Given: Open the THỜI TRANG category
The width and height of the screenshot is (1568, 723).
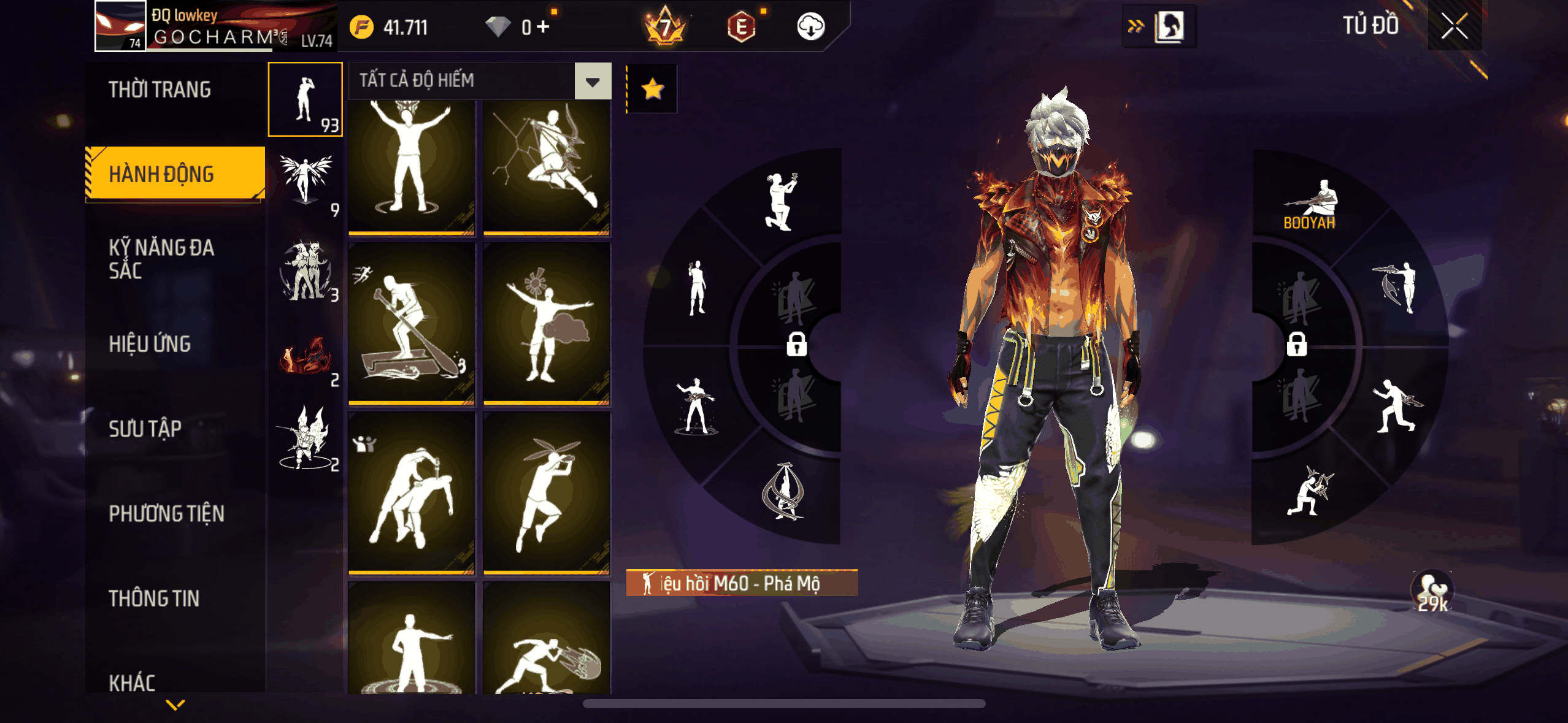Looking at the screenshot, I should coord(160,90).
